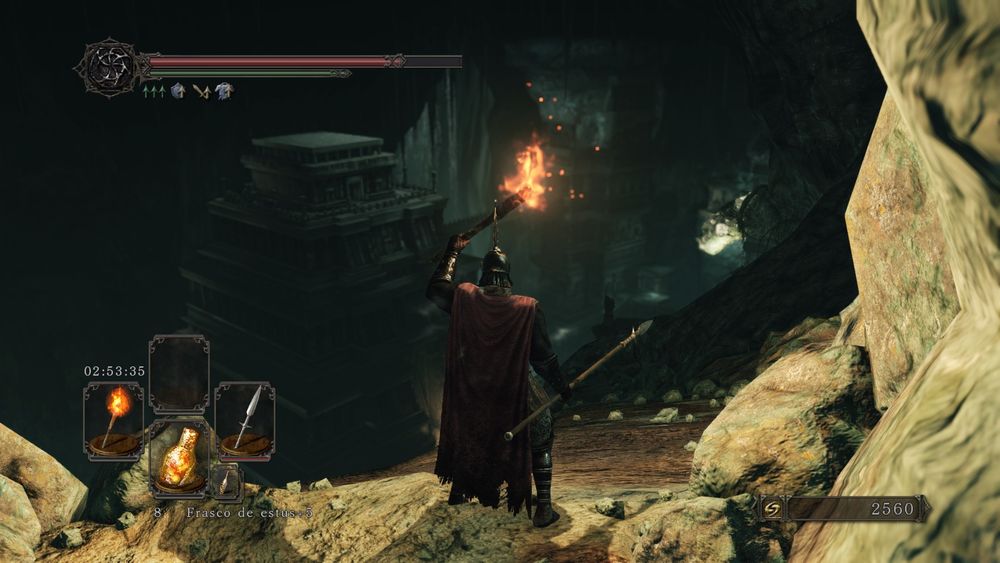Click the armor-with-arrow buff icon
Screen dimensions: 1000x563
click(x=225, y=91)
